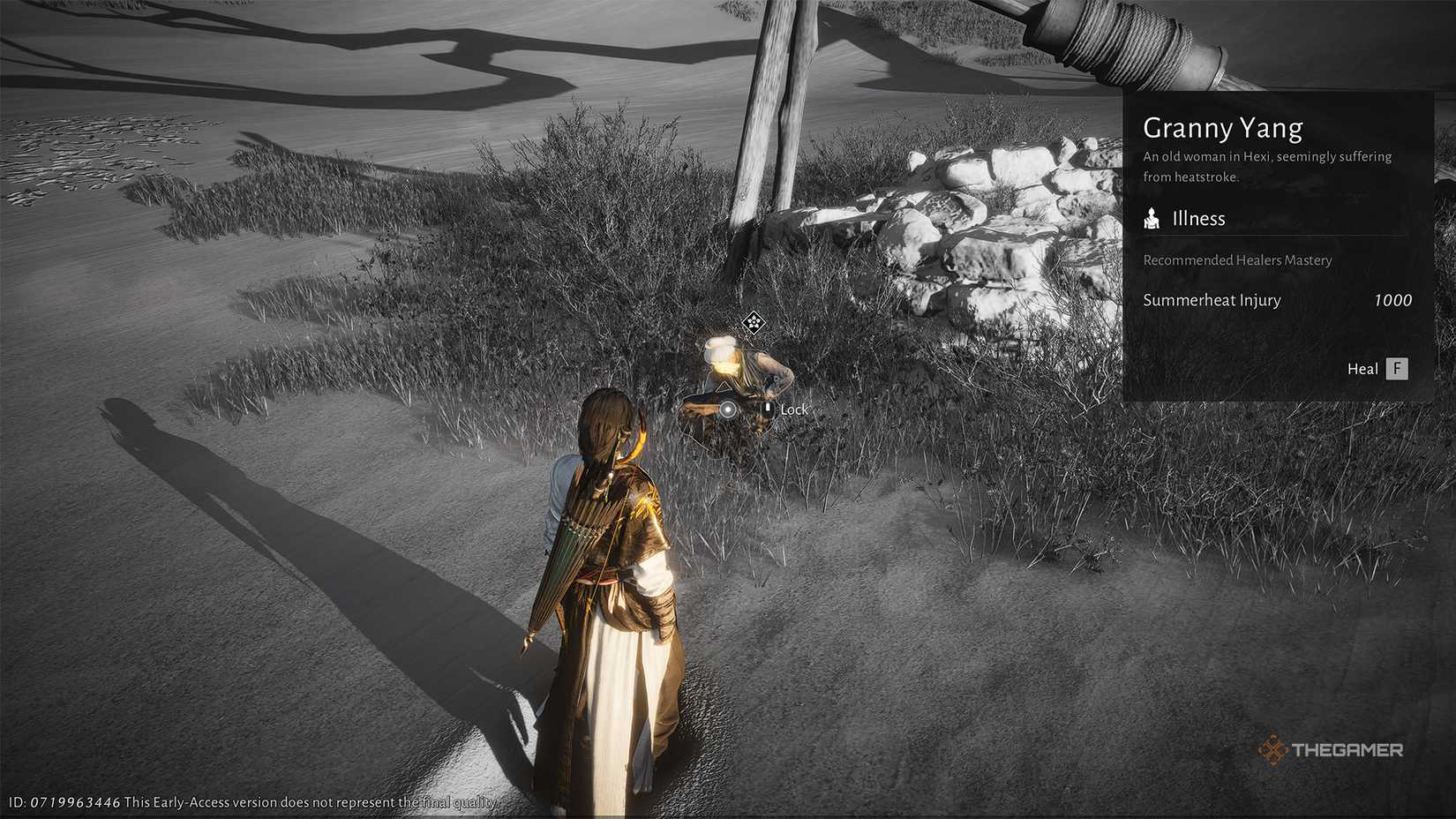
Task: Click the hexagonal TheGamer logo icon
Action: [1274, 751]
